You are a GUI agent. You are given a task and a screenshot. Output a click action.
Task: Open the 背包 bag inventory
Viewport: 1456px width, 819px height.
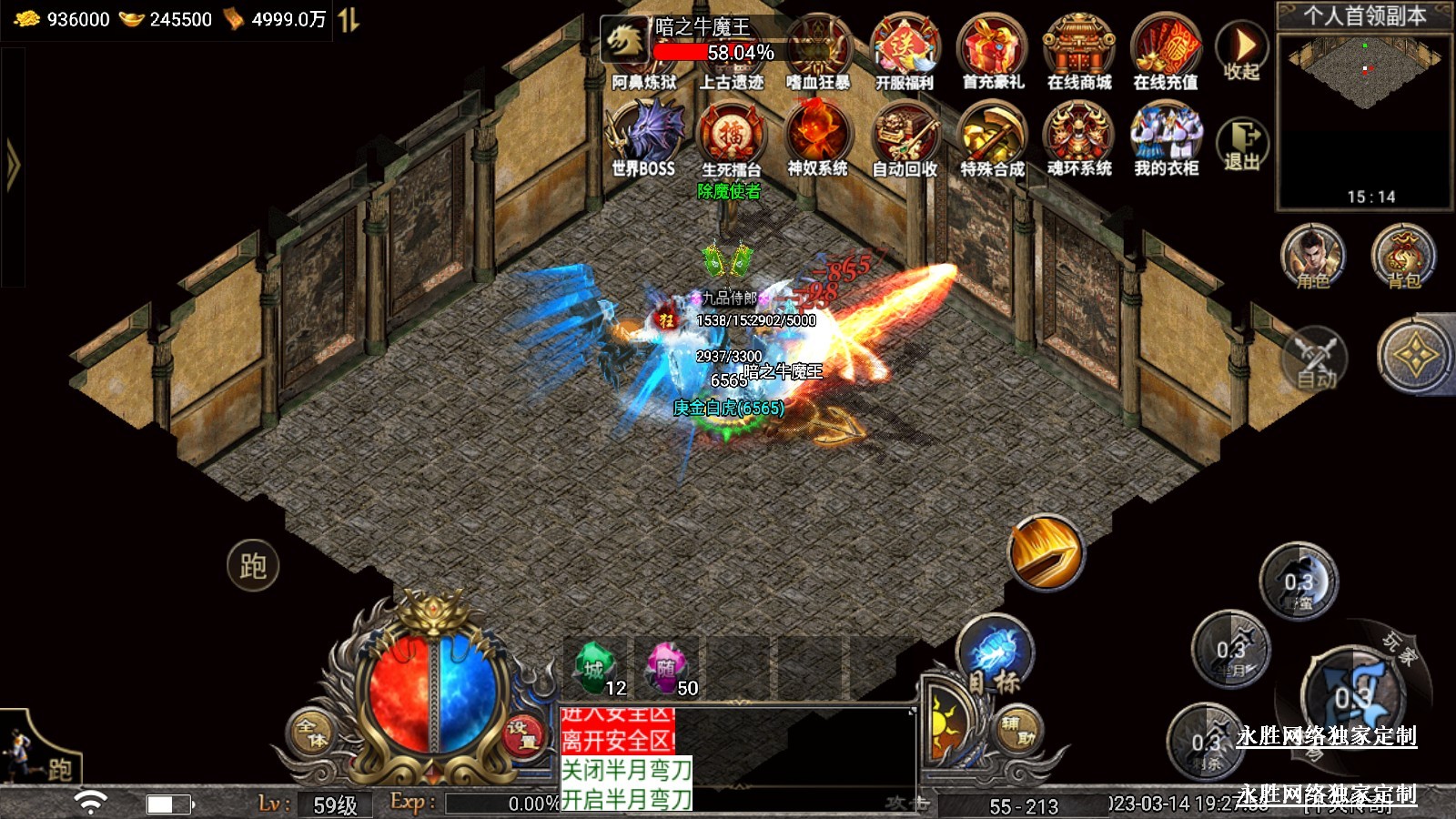[1403, 258]
